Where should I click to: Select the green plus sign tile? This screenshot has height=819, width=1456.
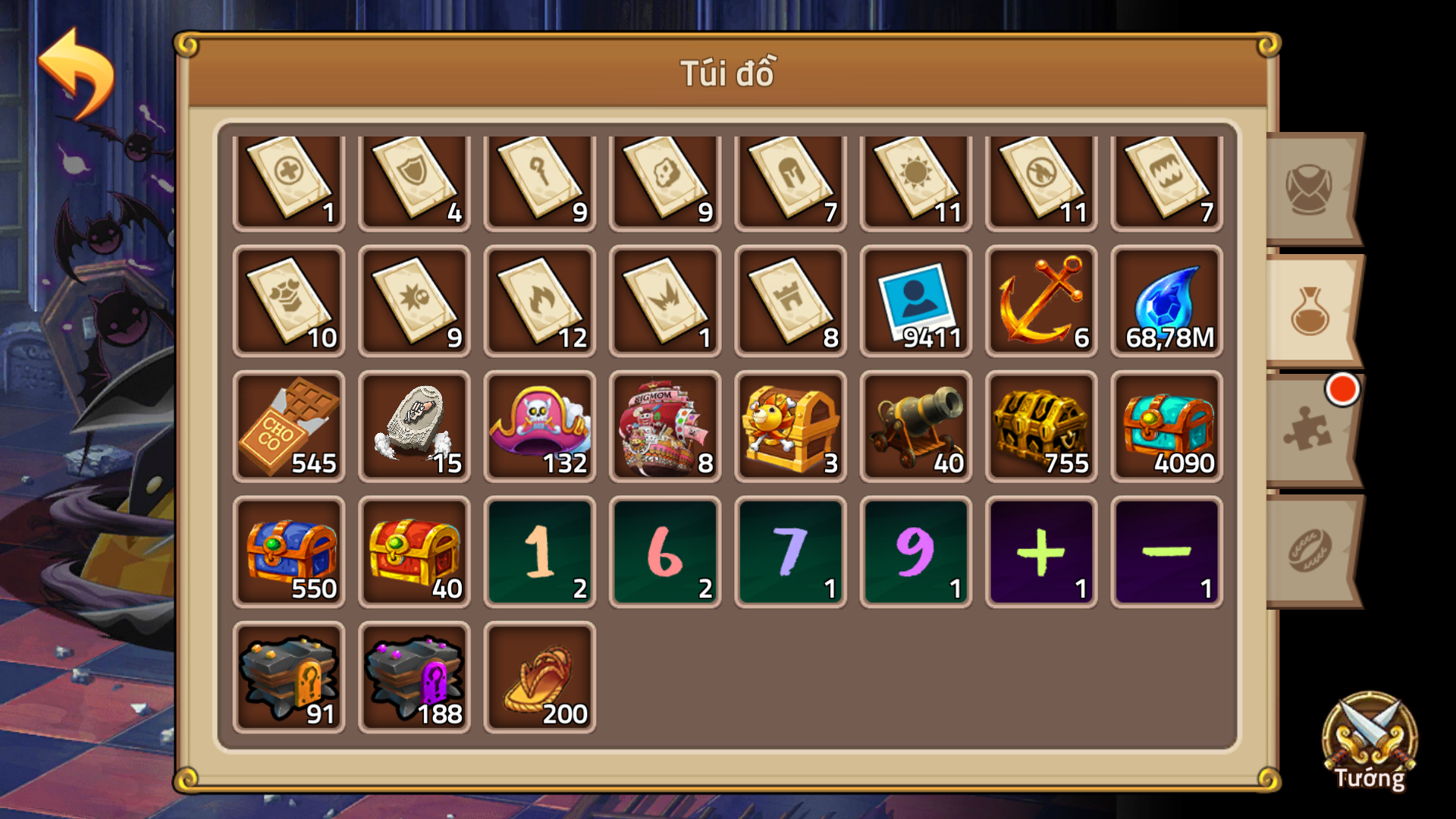(x=1040, y=551)
